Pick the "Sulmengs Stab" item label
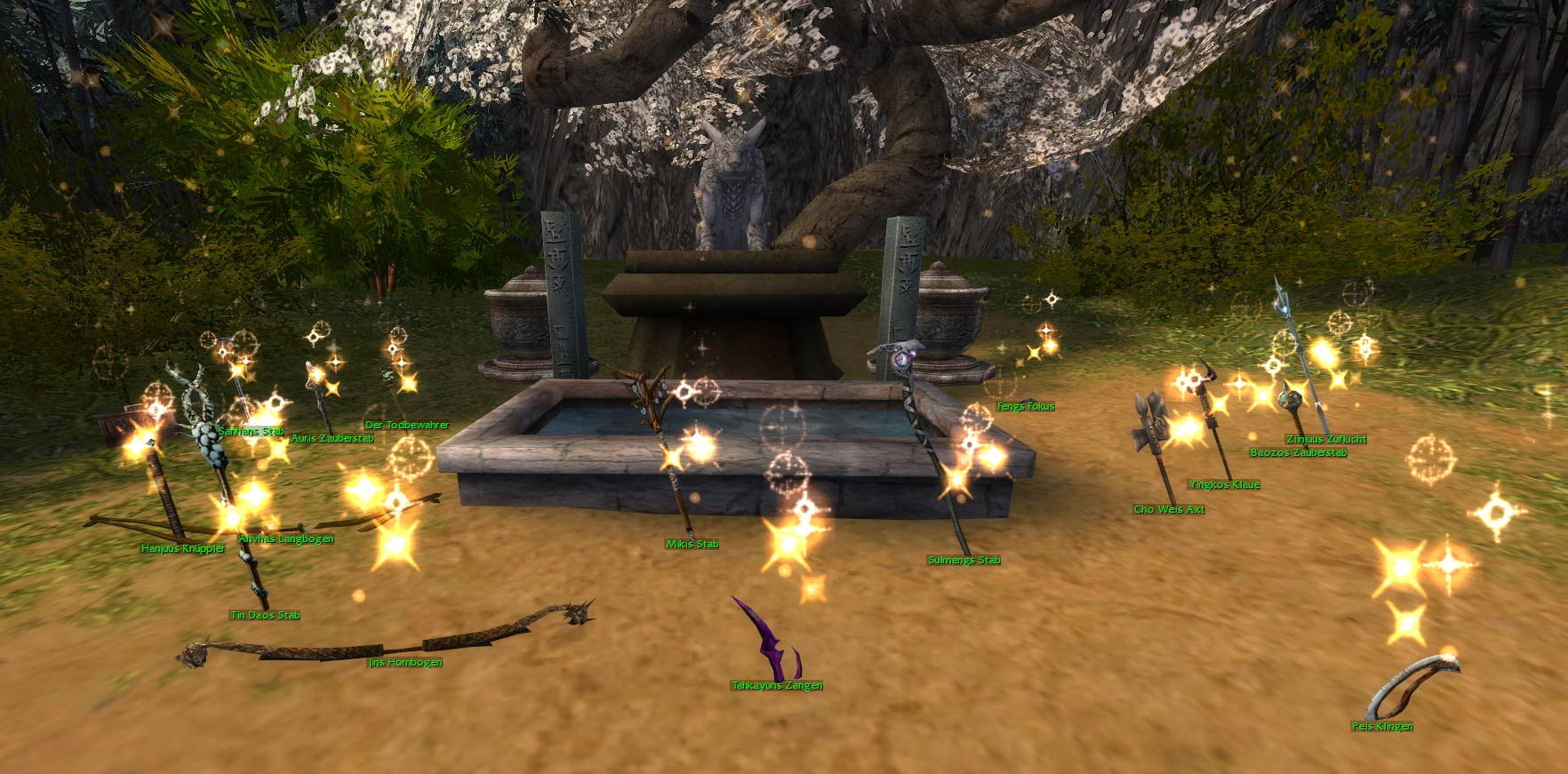Viewport: 1568px width, 774px height. pos(964,561)
